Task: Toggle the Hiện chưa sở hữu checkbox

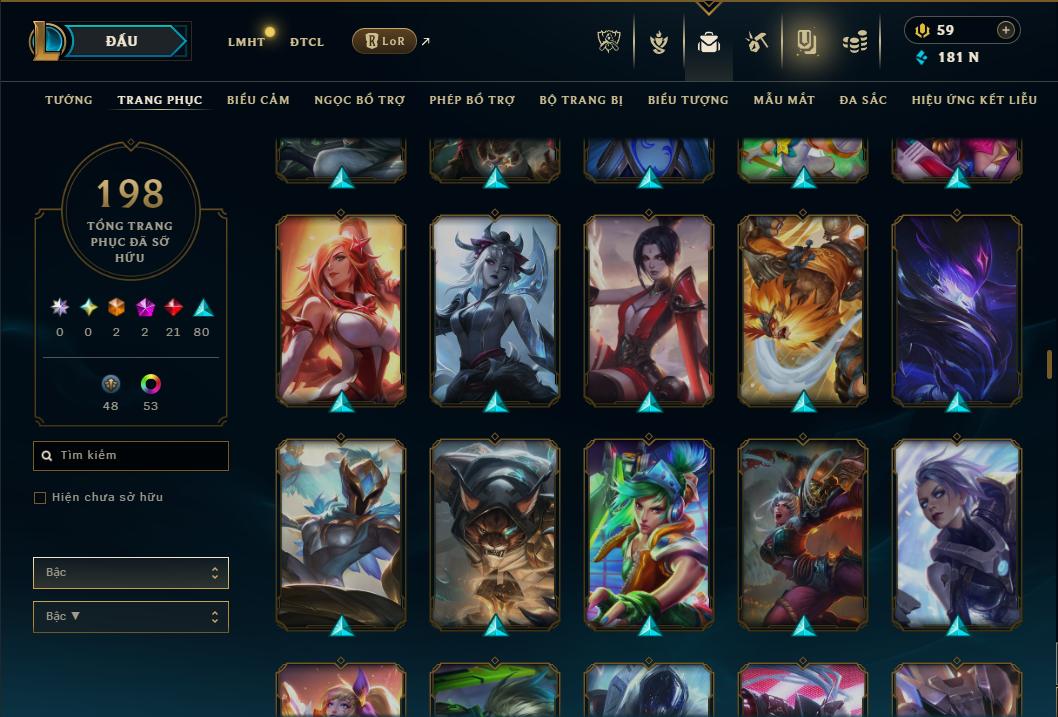Action: point(40,498)
